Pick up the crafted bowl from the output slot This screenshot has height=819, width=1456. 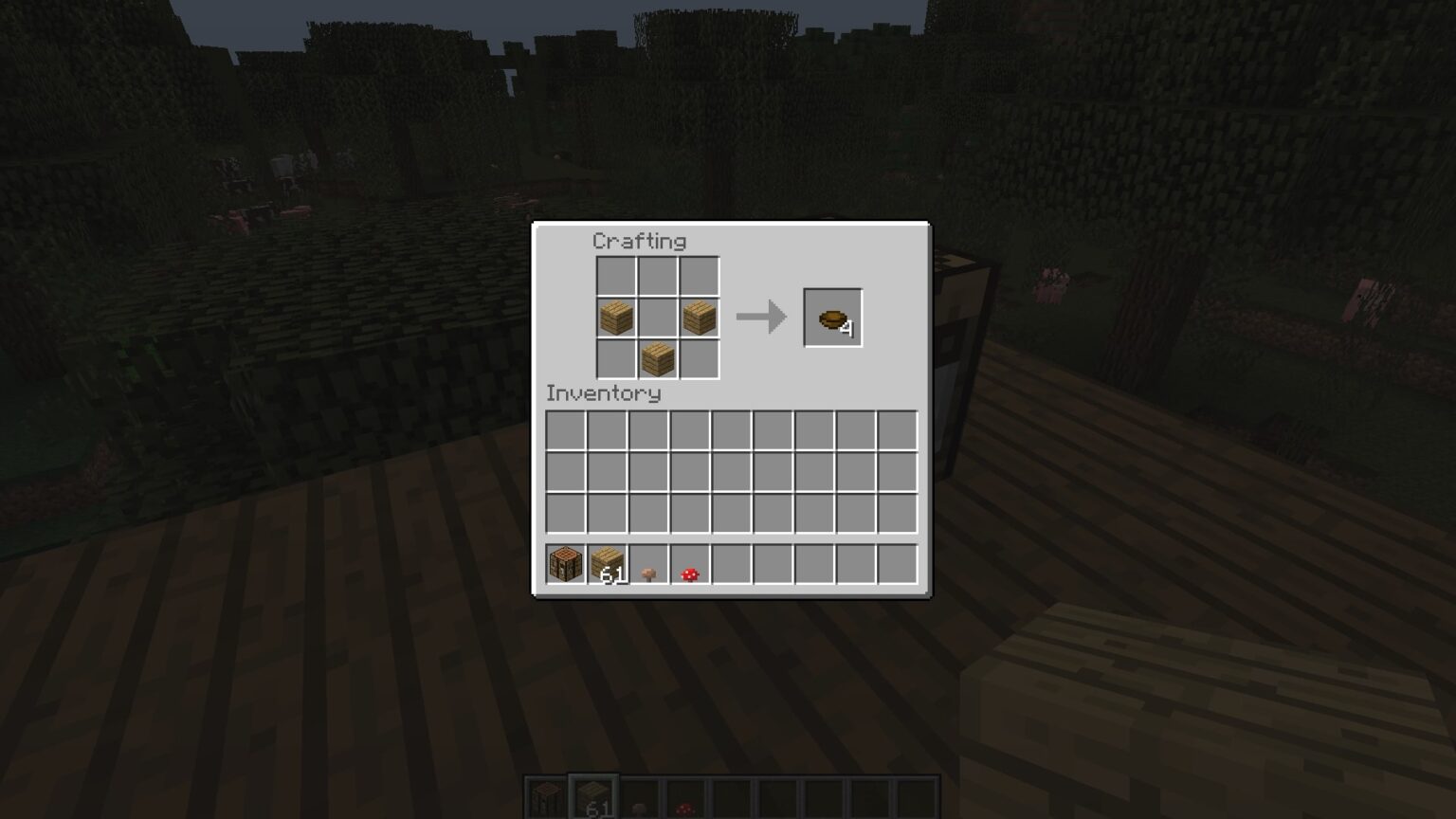tap(832, 317)
